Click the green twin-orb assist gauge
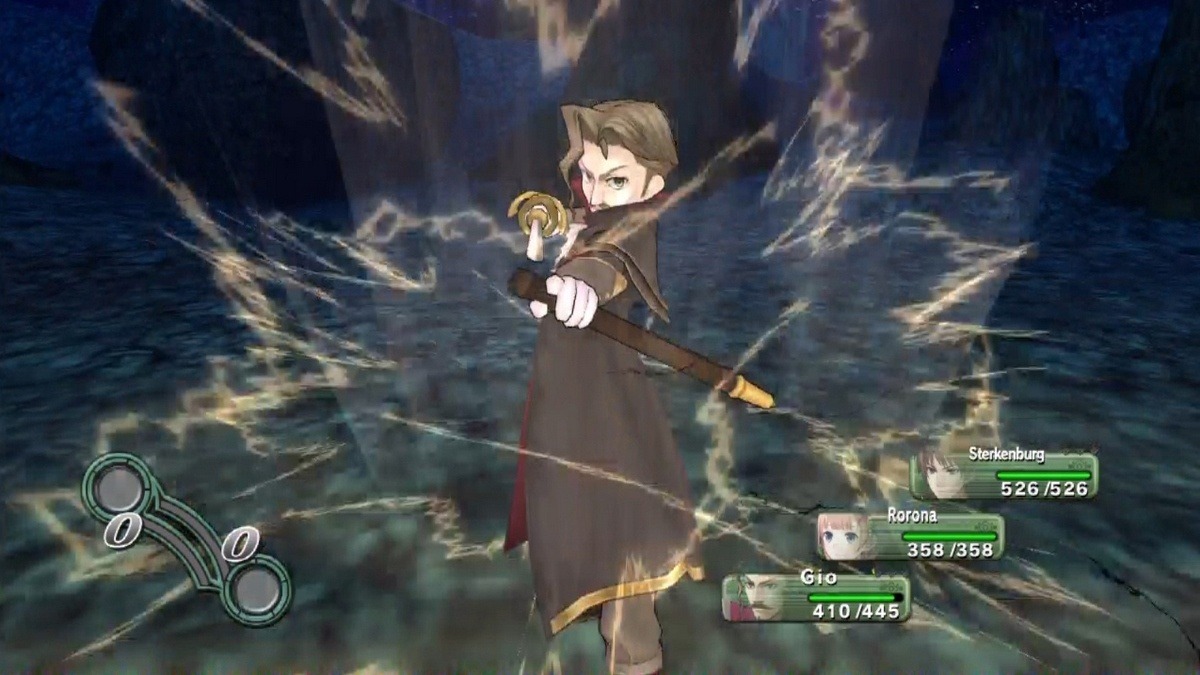This screenshot has height=675, width=1200. [187, 537]
